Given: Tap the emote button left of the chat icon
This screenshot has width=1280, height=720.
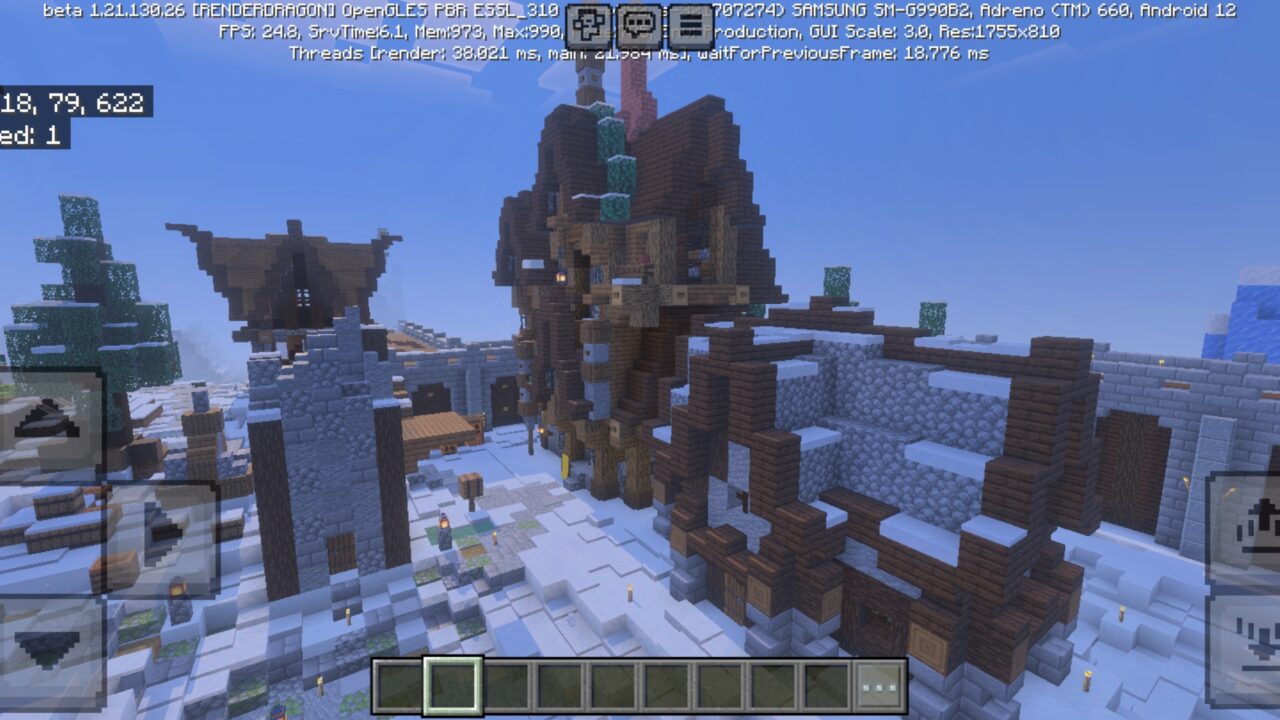Looking at the screenshot, I should [587, 22].
